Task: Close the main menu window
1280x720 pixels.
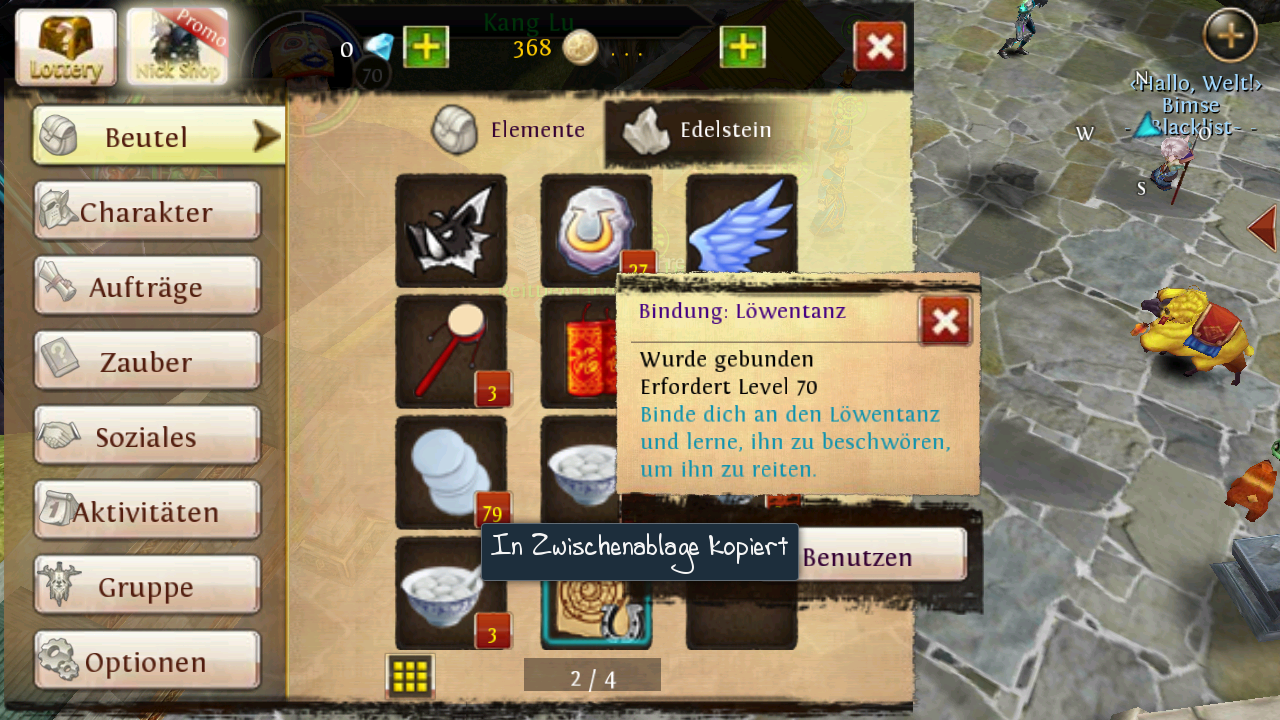Action: (x=879, y=47)
